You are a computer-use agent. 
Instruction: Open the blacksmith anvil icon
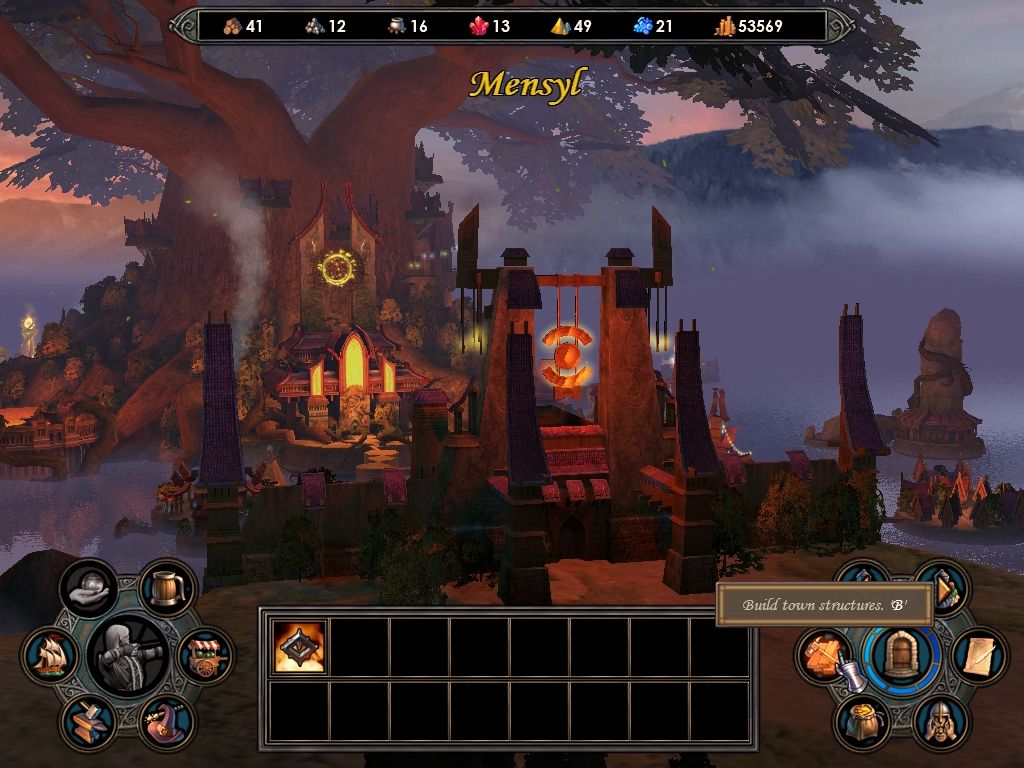(88, 722)
